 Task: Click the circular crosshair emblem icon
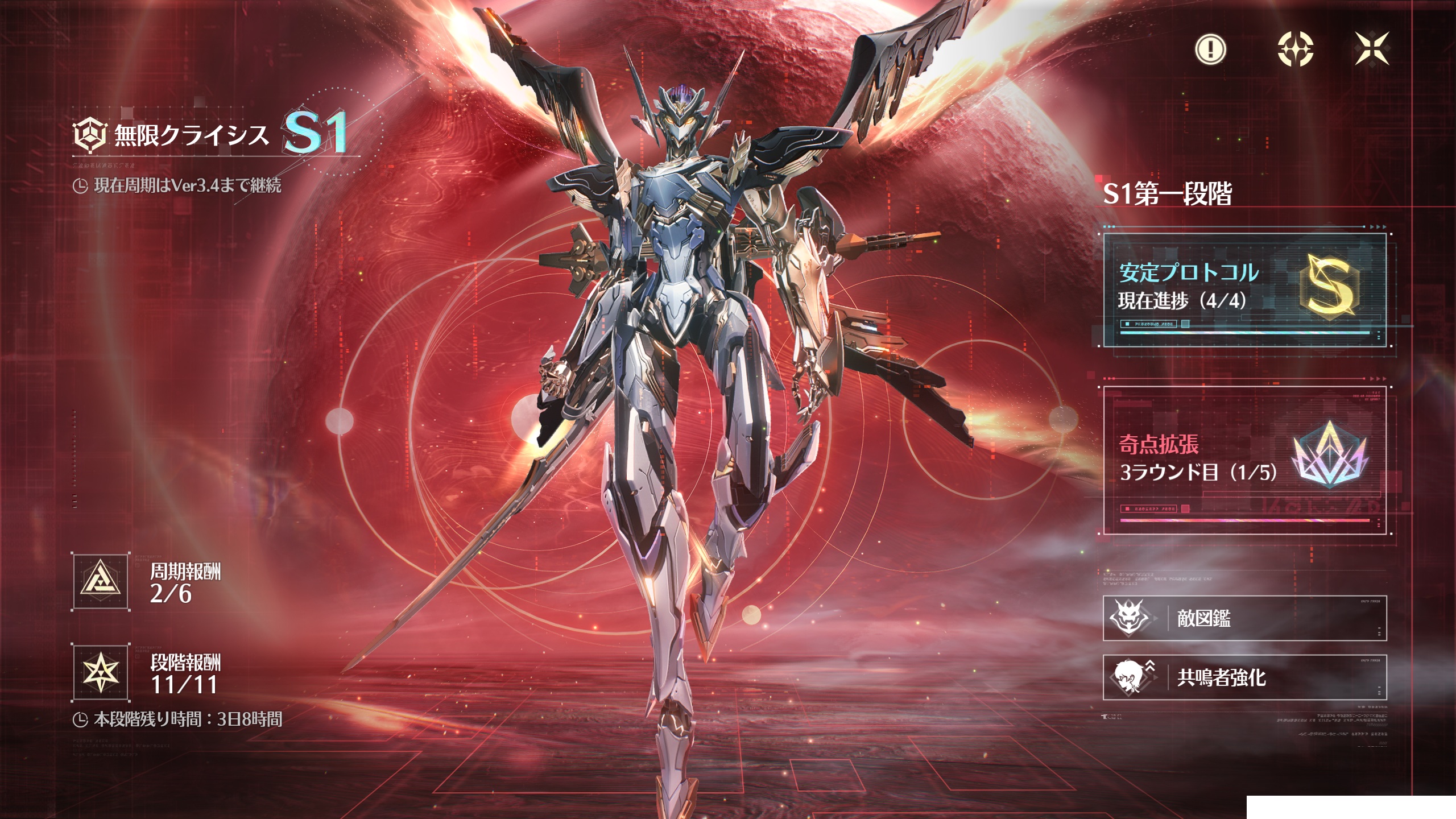[1295, 49]
